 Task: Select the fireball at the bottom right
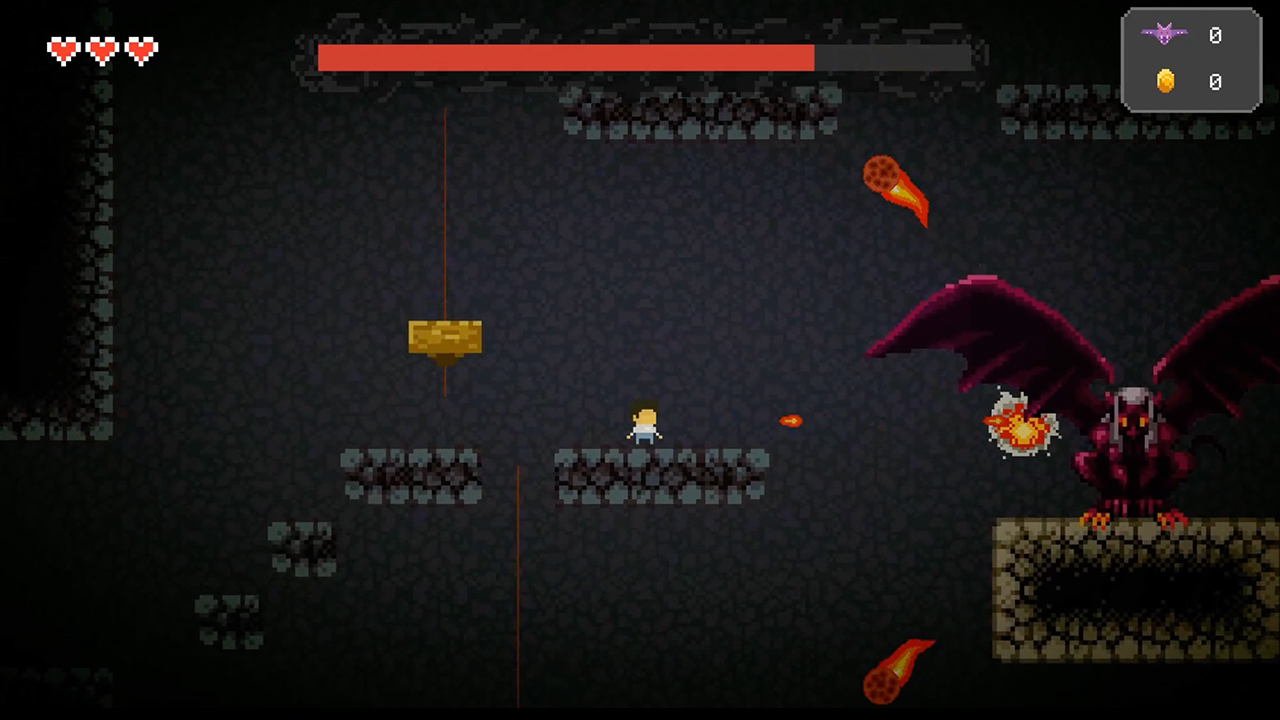(x=900, y=670)
